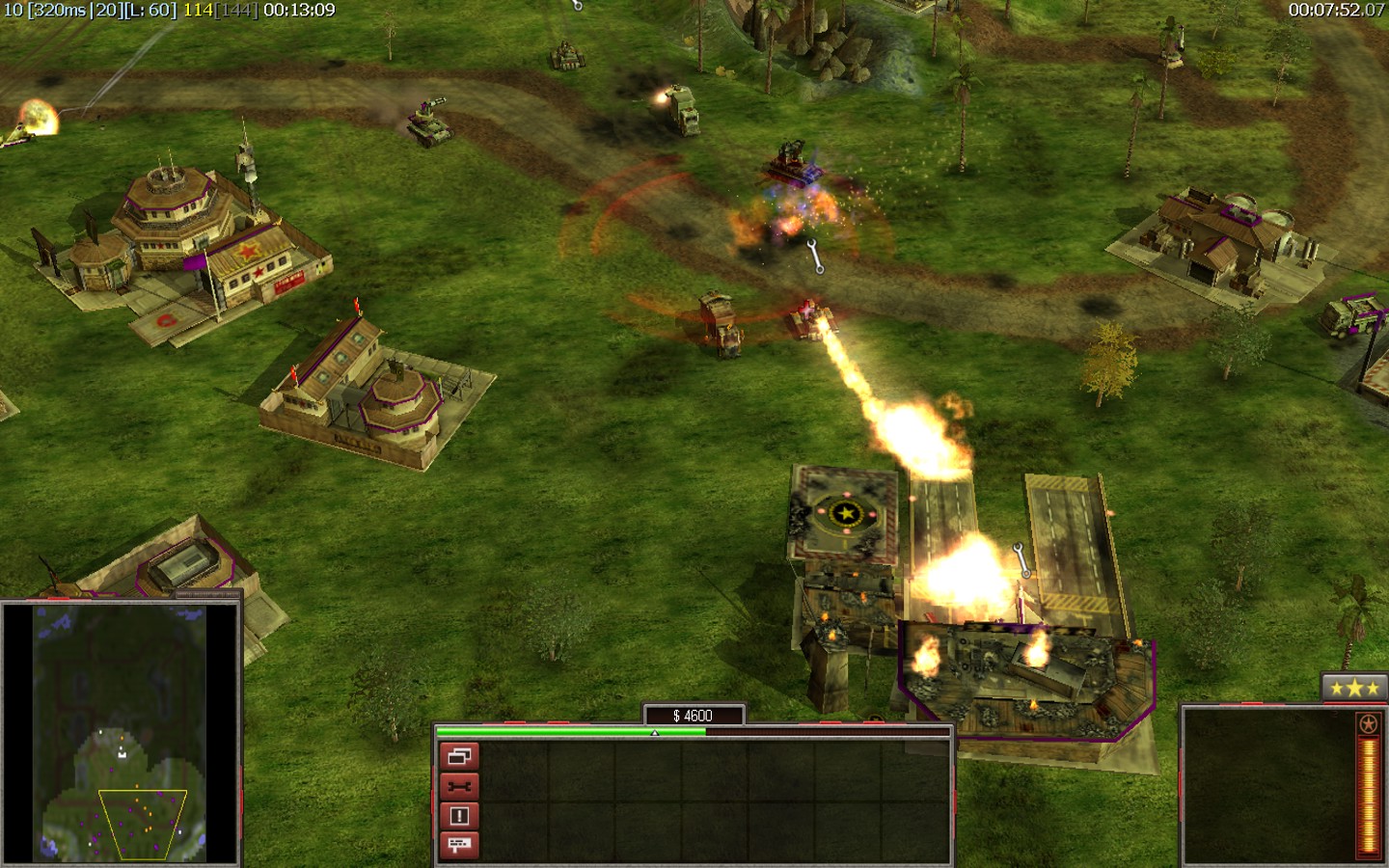Click the overlapping windows options button
The image size is (1389, 868).
click(x=459, y=756)
